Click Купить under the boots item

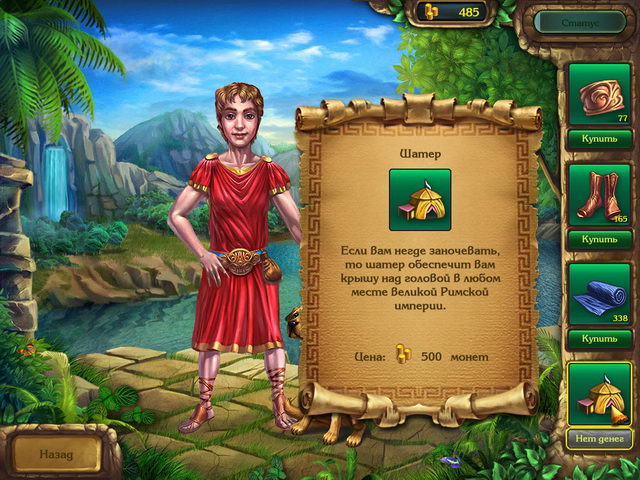tap(599, 239)
